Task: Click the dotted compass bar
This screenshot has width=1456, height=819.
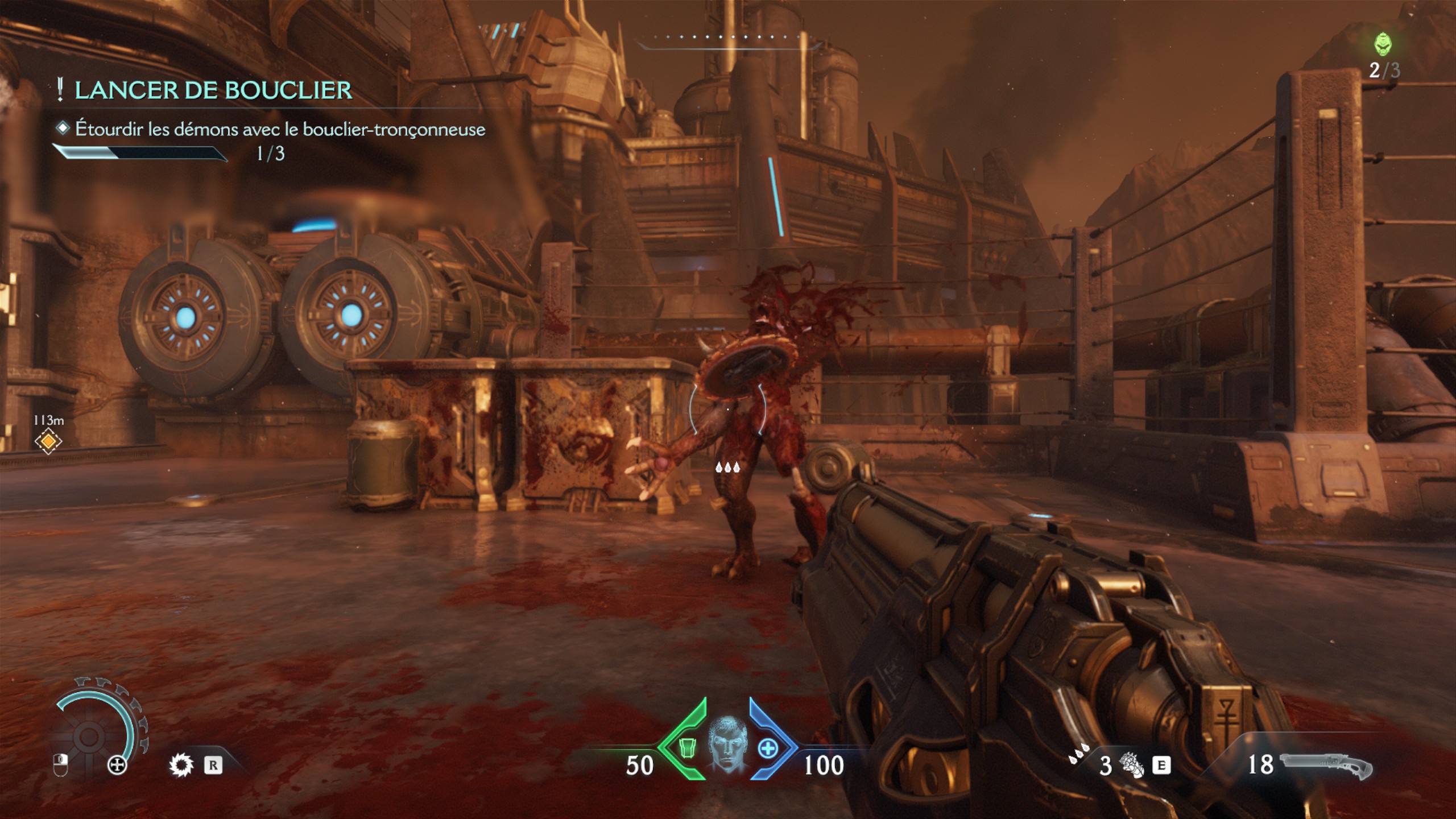Action: (x=728, y=38)
